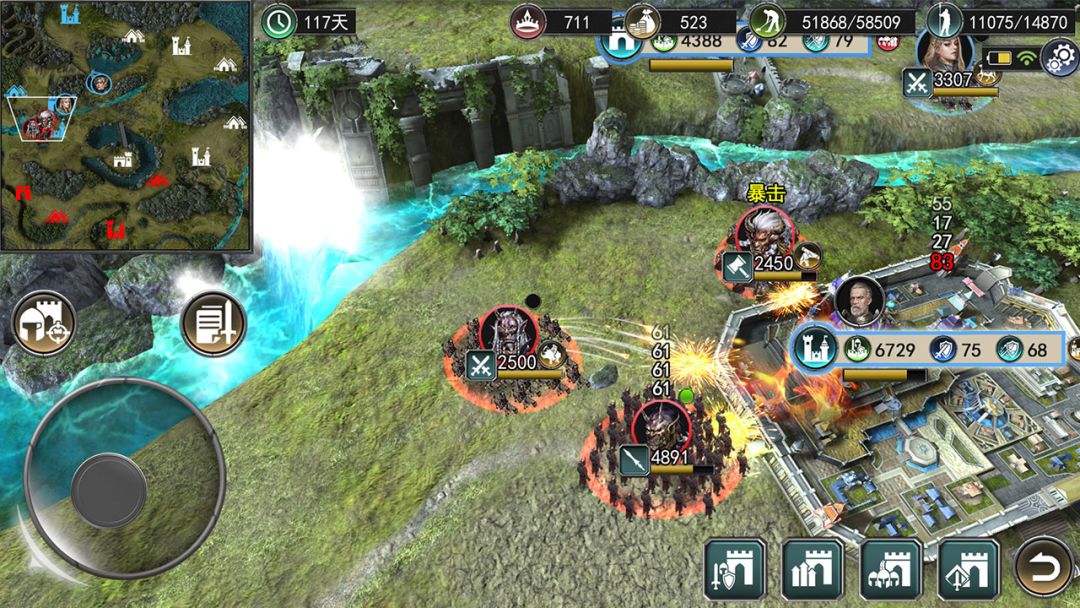Viewport: 1080px width, 608px height.
Task: Tap the worker population icon
Action: [x=766, y=21]
